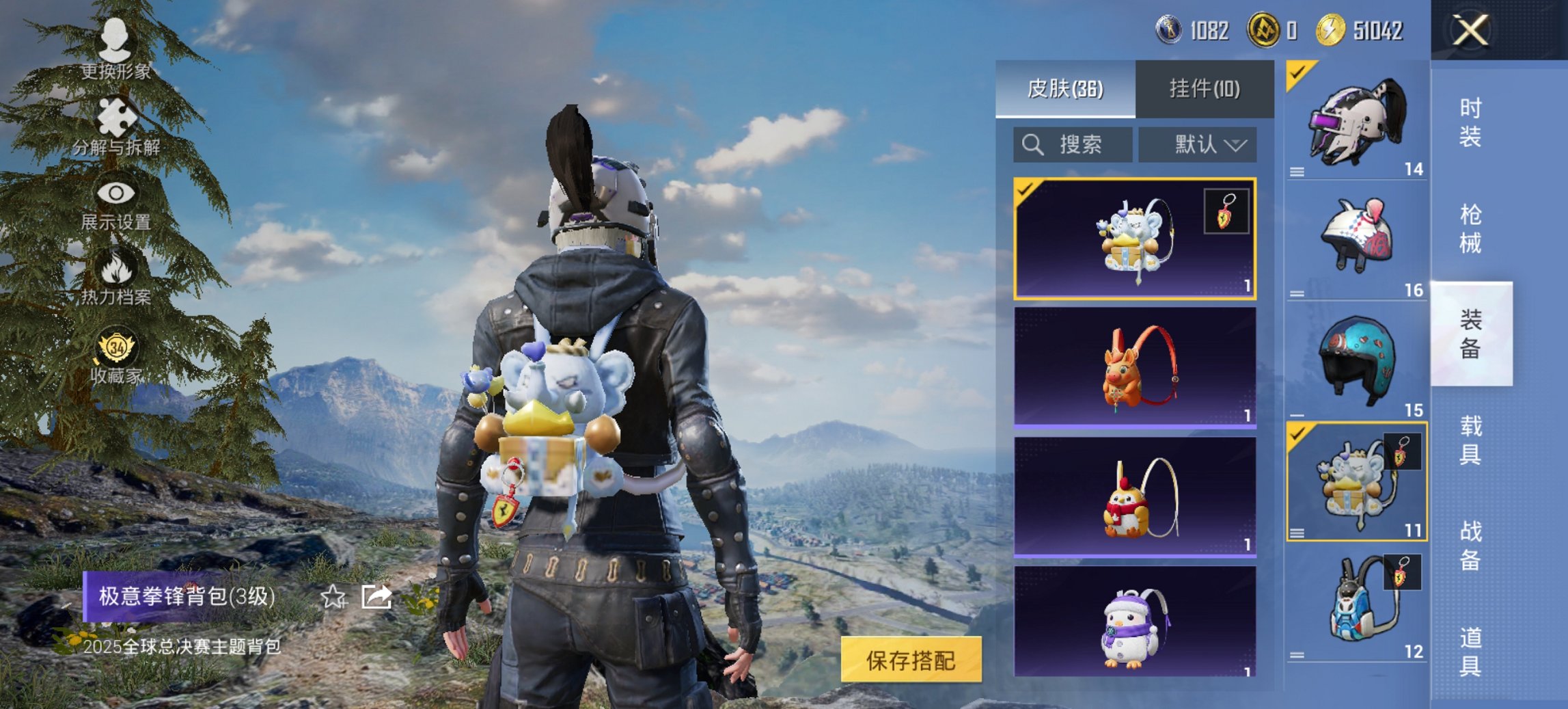Open the 展示设置 display settings
The width and height of the screenshot is (1568, 709).
coord(116,205)
